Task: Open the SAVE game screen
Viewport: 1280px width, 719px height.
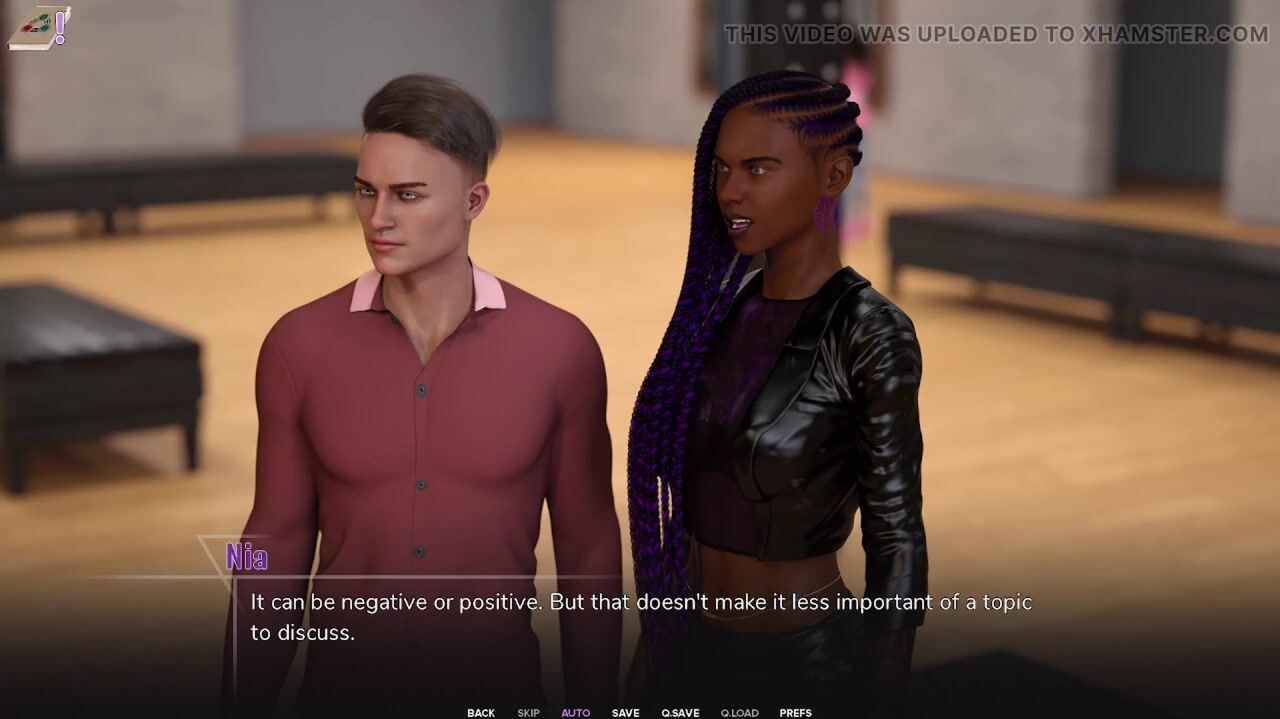Action: click(625, 713)
